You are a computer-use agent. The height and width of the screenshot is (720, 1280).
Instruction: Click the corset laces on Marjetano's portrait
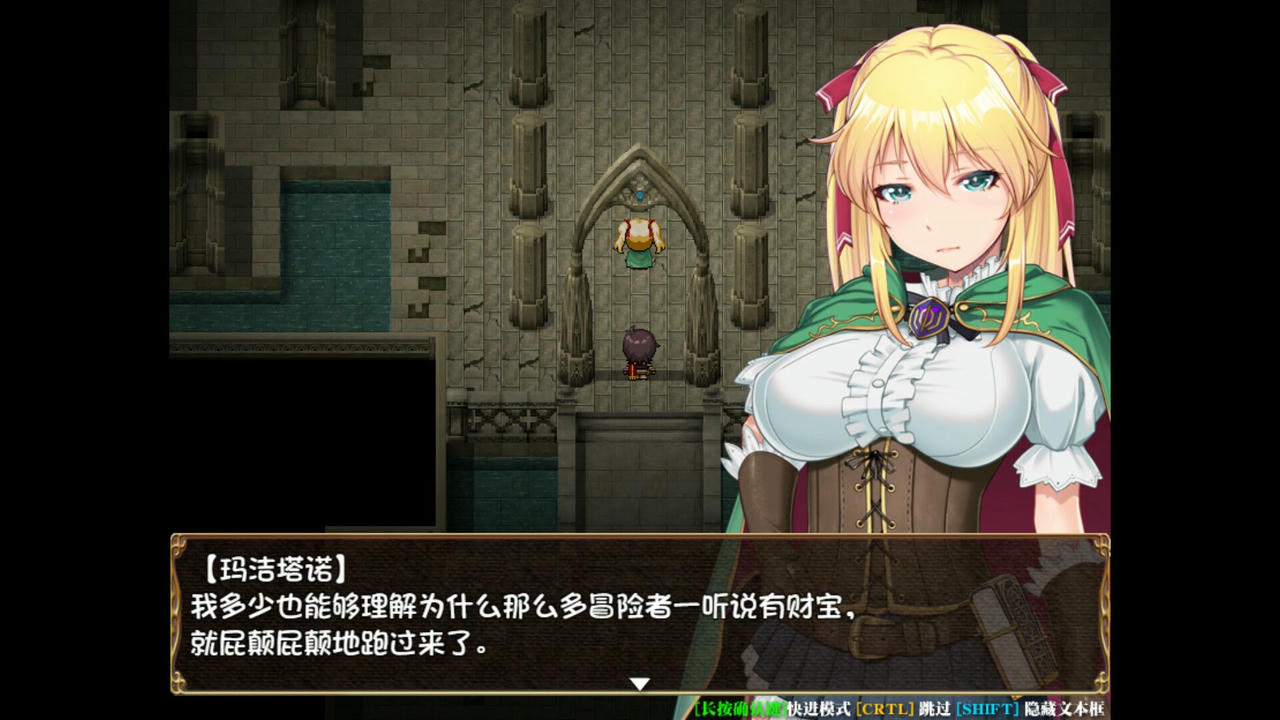click(877, 490)
